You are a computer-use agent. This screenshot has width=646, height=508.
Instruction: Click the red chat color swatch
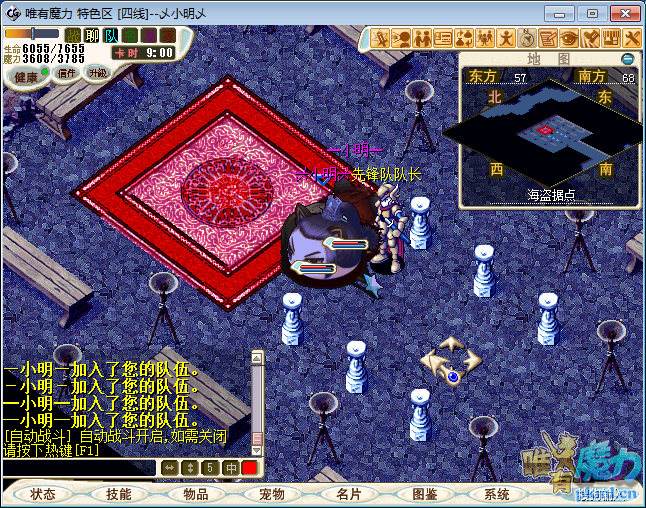click(x=249, y=467)
